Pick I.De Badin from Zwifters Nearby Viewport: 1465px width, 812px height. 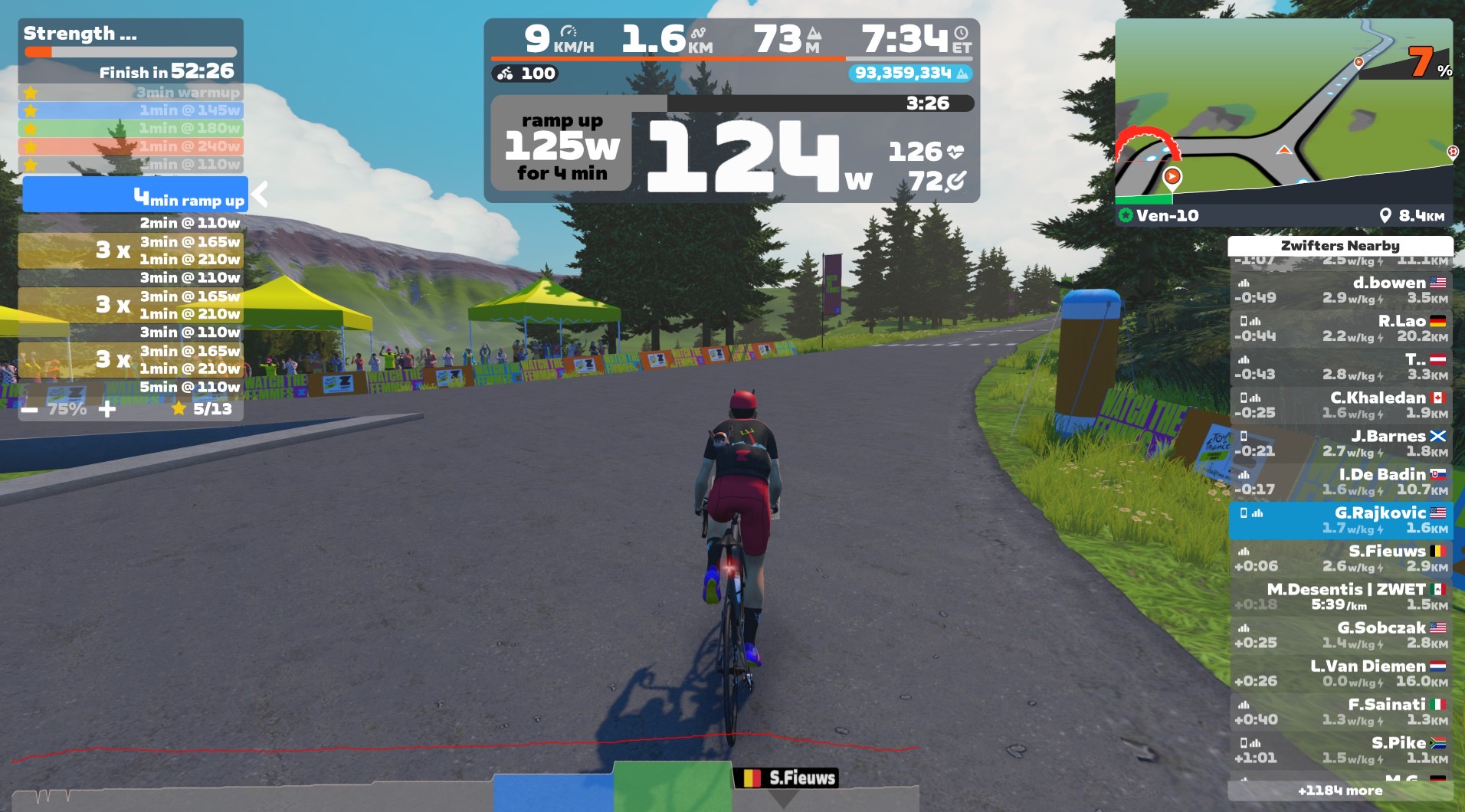pos(1341,482)
